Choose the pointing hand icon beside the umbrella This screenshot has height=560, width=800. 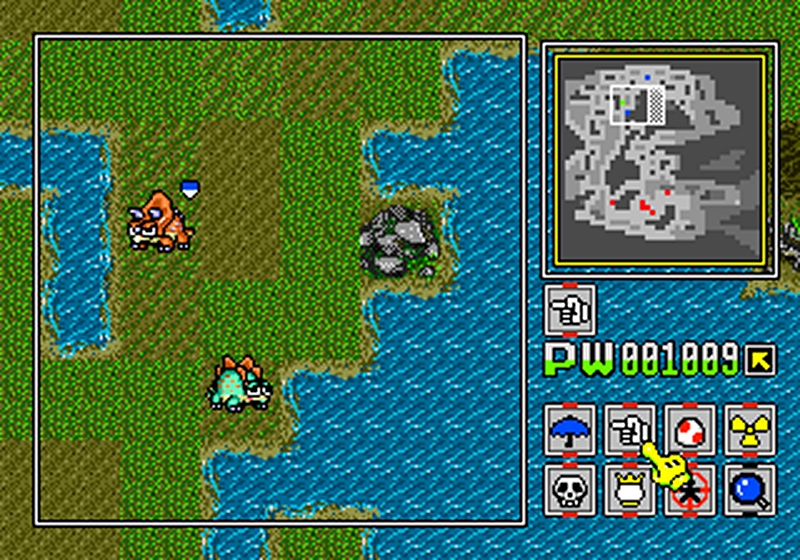pyautogui.click(x=630, y=430)
